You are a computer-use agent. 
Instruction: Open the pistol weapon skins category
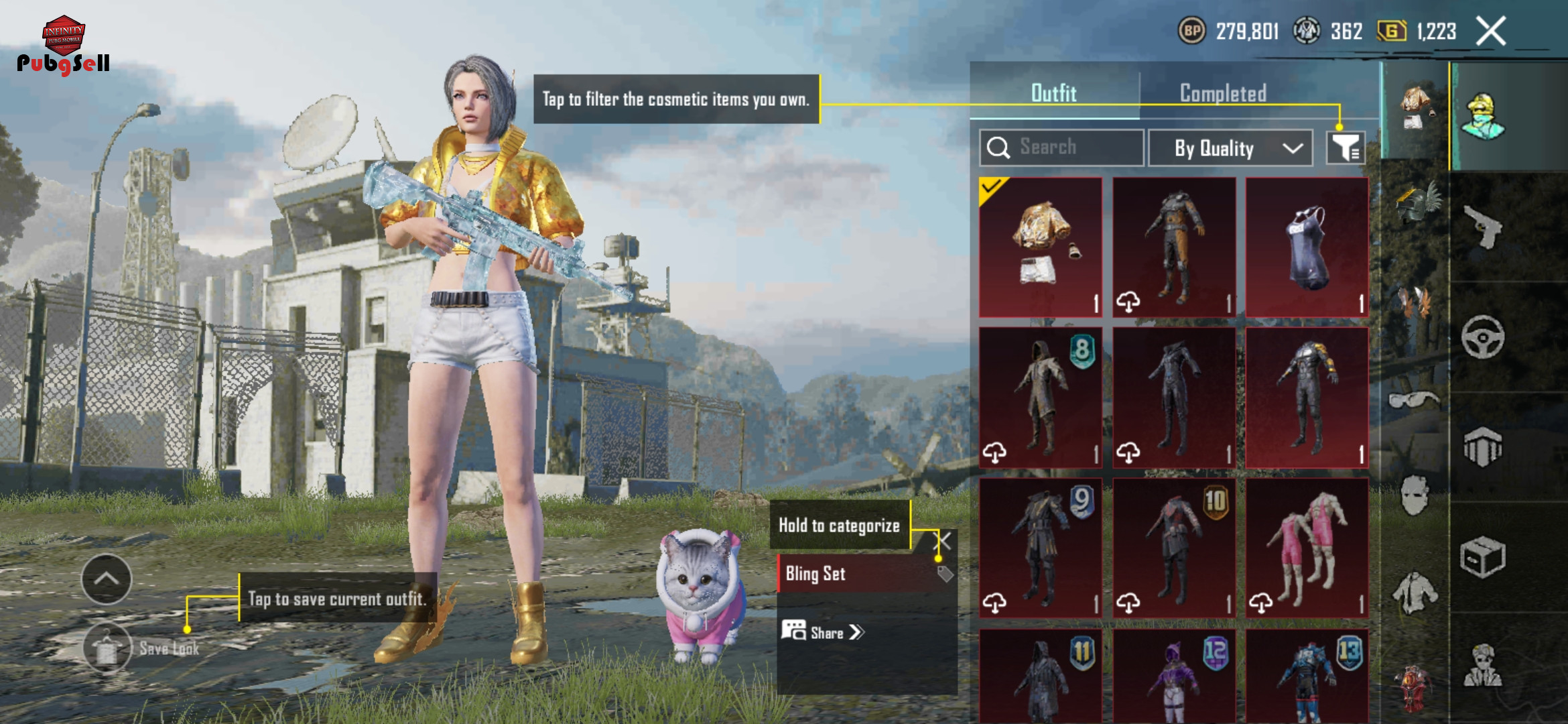[x=1483, y=227]
